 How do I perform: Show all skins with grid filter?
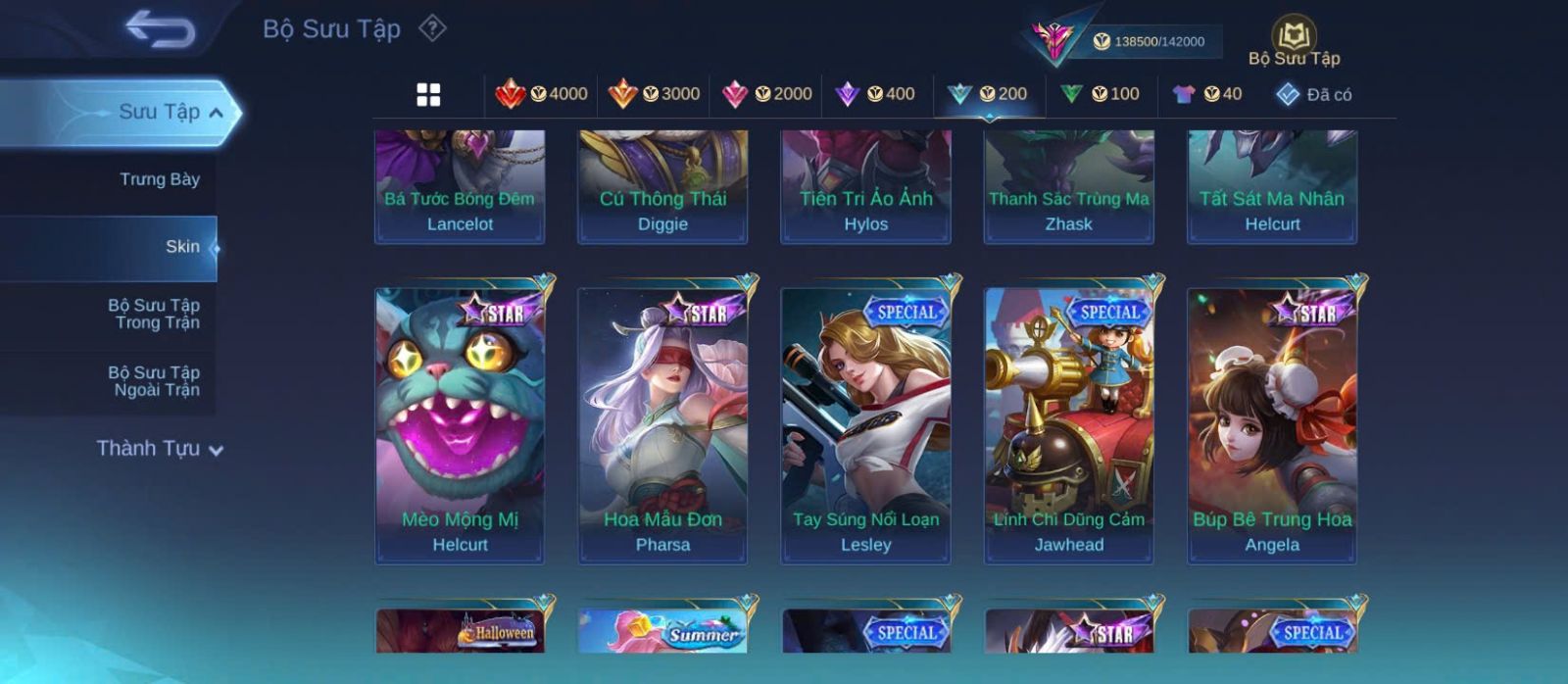[x=428, y=94]
